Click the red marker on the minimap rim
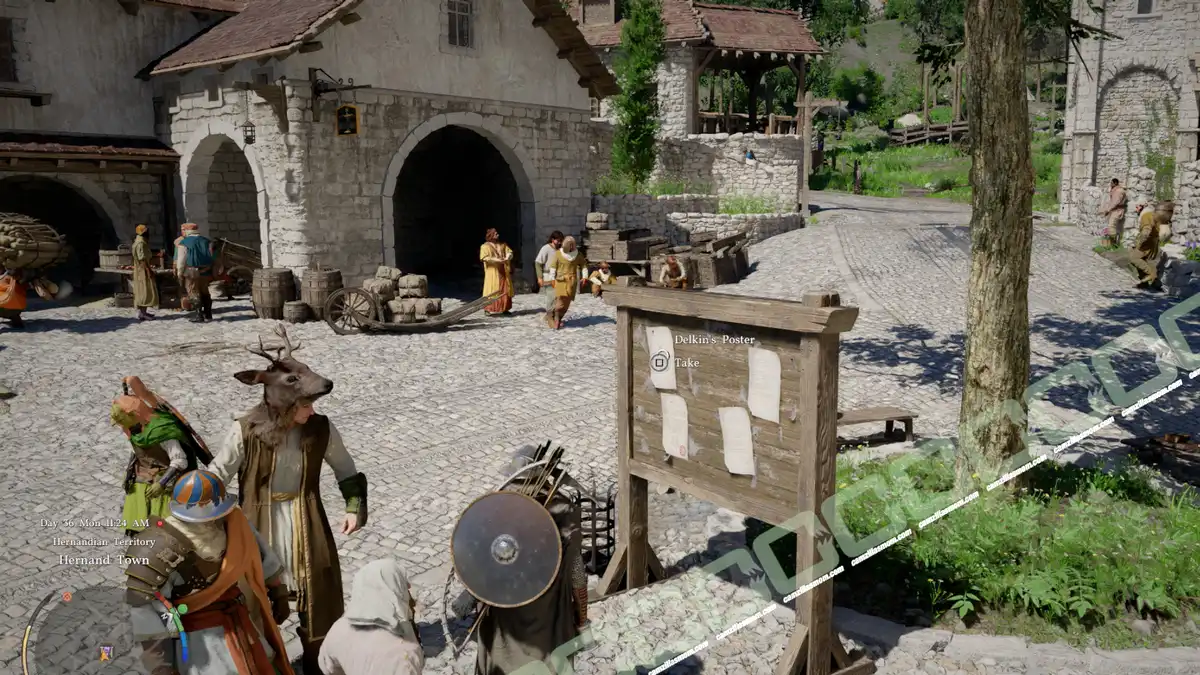This screenshot has width=1200, height=675. point(67,596)
